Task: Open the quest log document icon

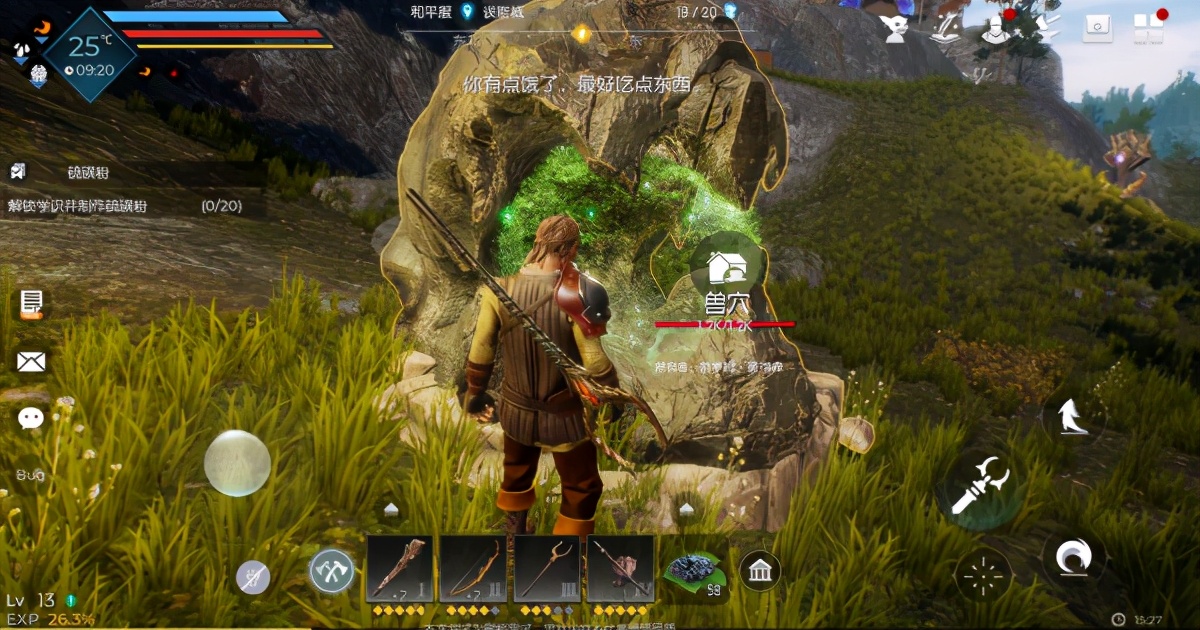Action: click(31, 303)
